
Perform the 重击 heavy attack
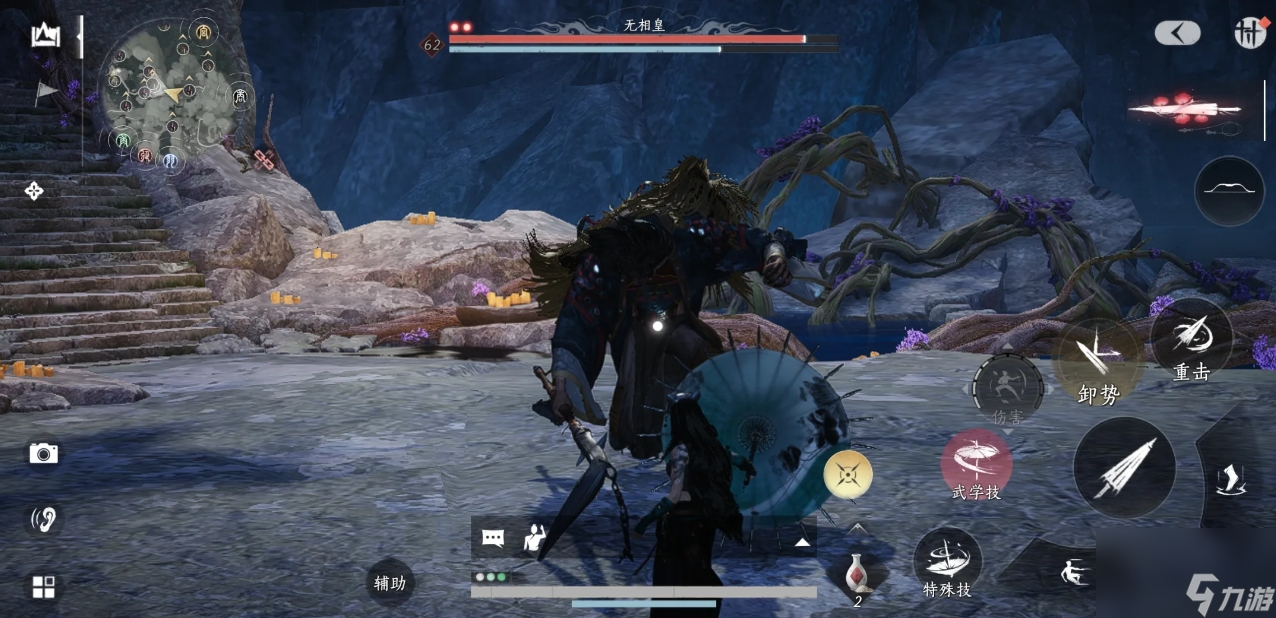point(1191,341)
